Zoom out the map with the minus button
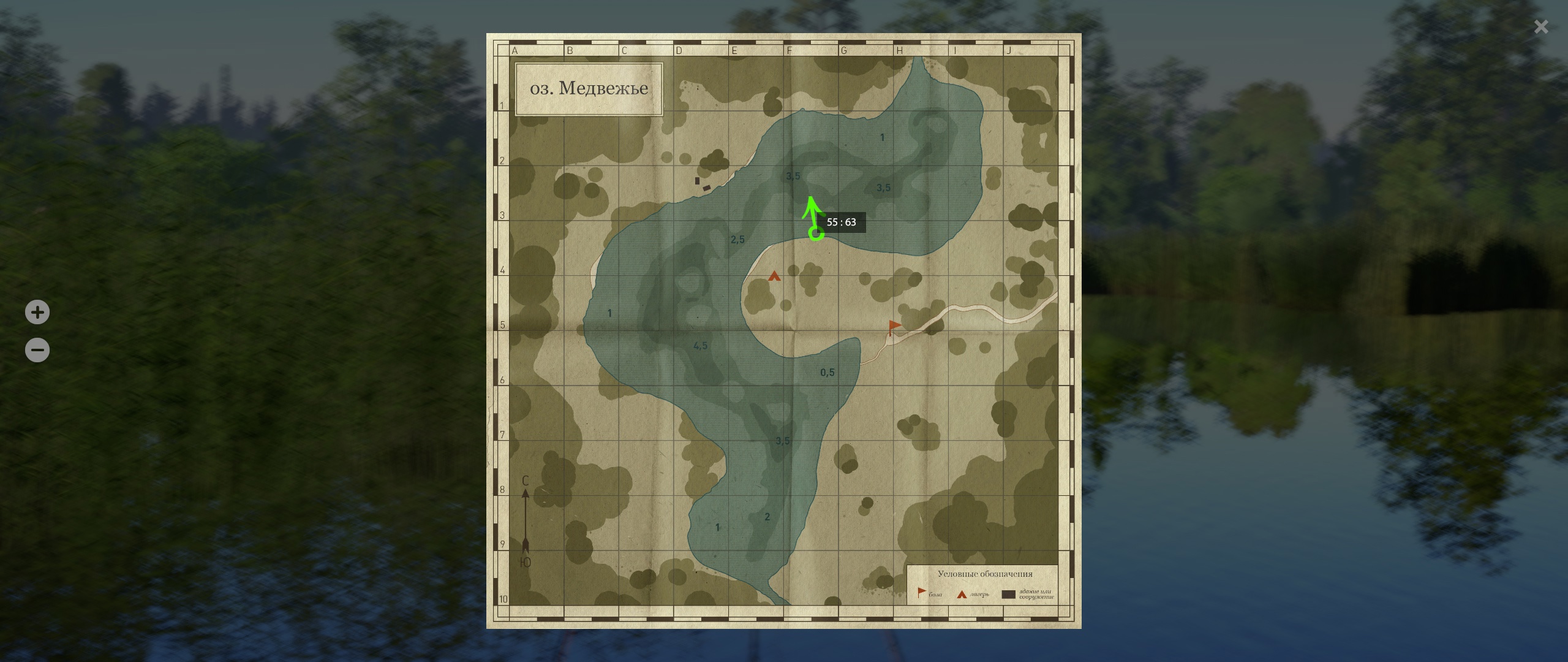This screenshot has width=1568, height=662. (37, 351)
